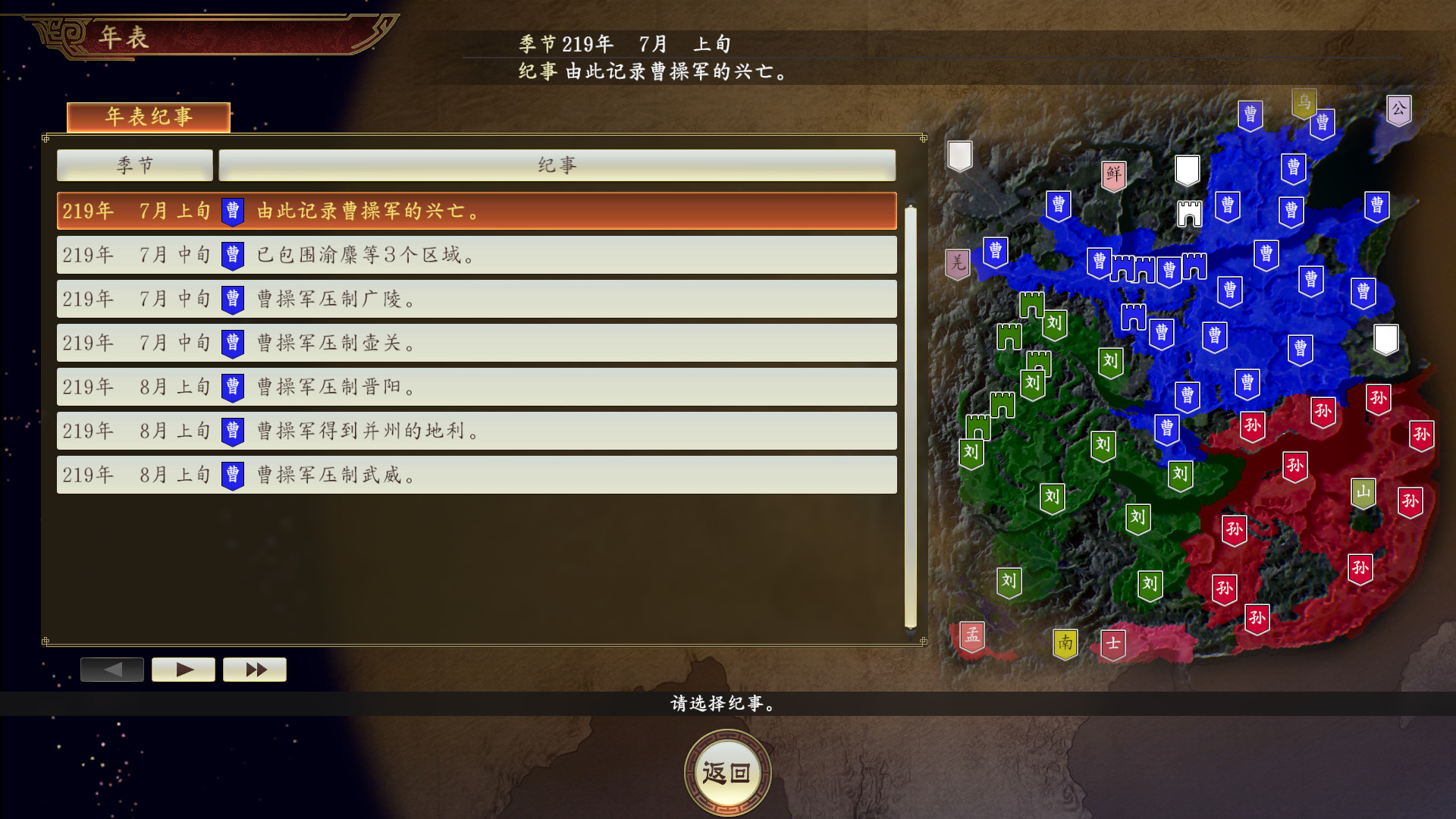
Task: Select the 鲜卑 banner in the north
Action: click(x=1112, y=173)
